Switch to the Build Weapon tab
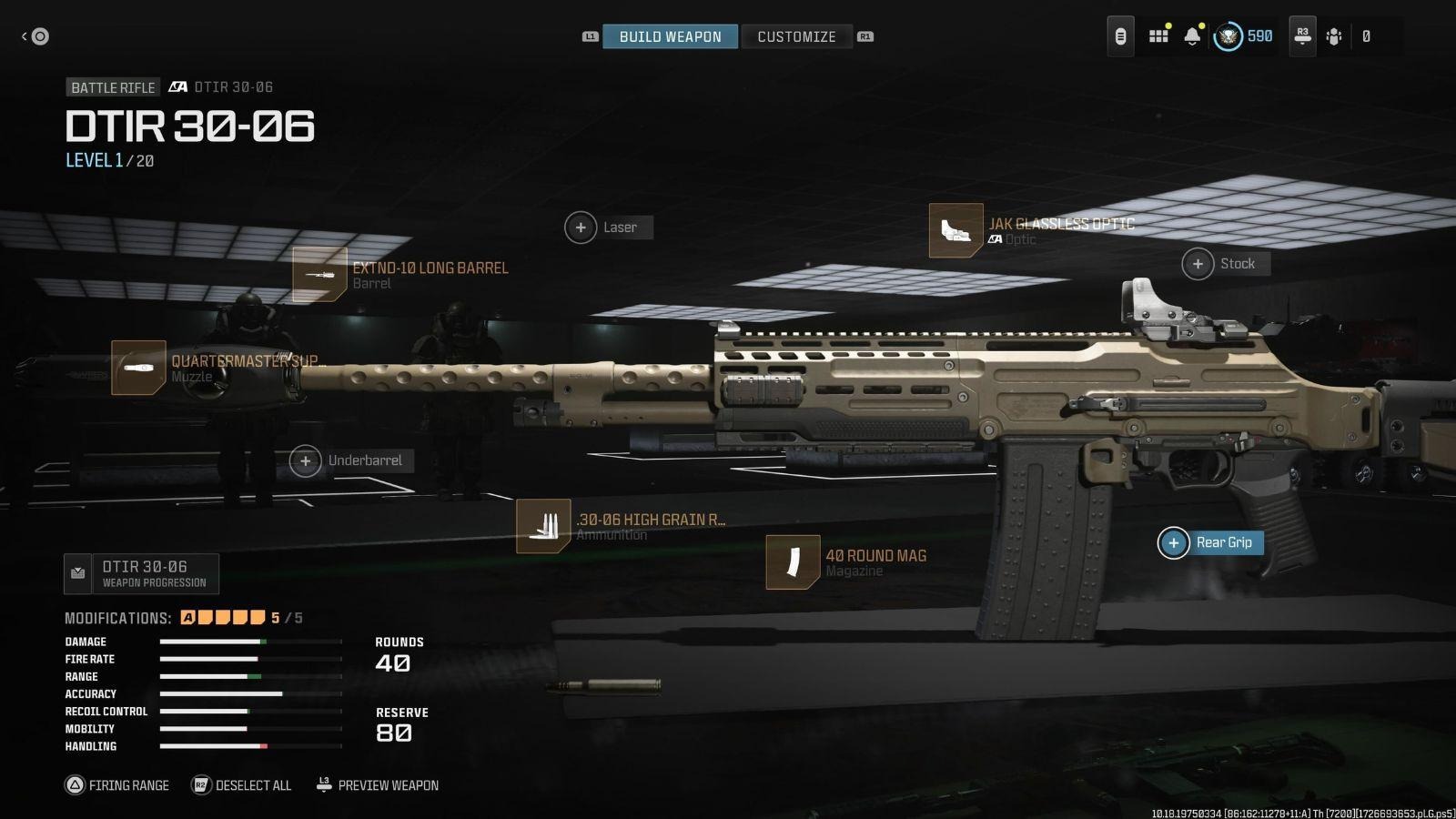The width and height of the screenshot is (1456, 819). click(670, 36)
